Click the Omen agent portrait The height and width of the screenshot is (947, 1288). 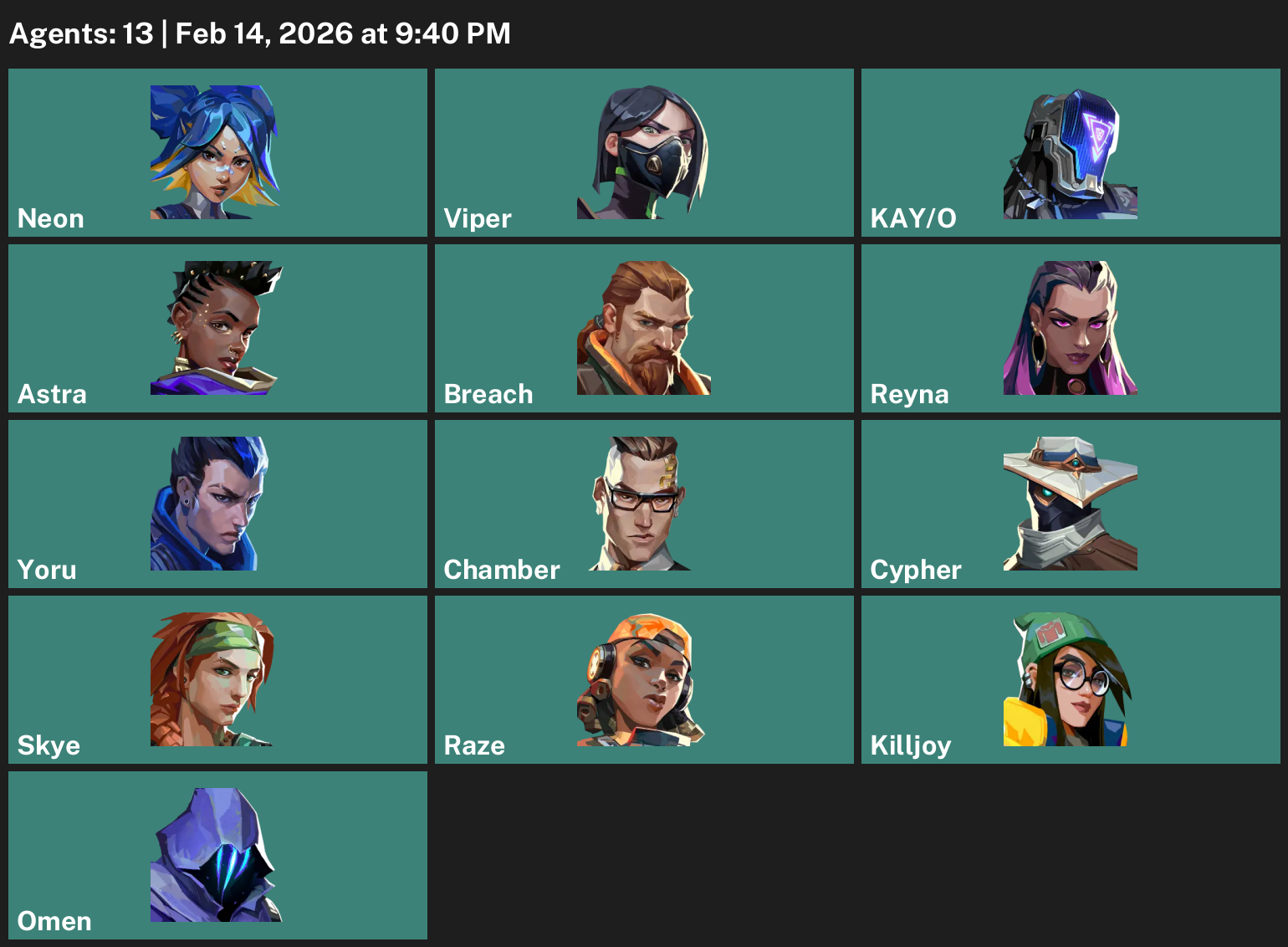point(216,854)
